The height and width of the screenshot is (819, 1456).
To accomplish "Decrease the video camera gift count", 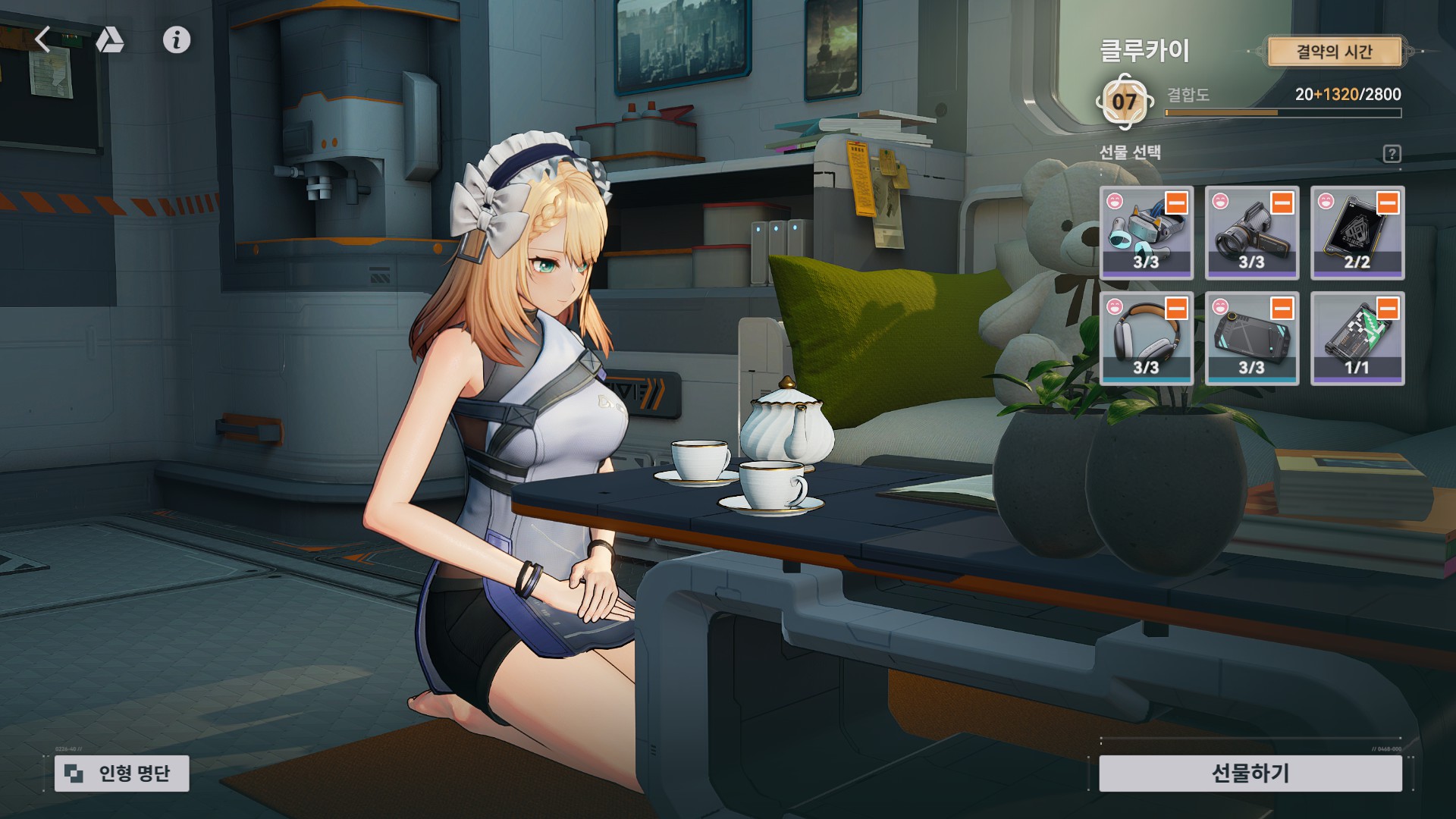I will pos(1282,203).
